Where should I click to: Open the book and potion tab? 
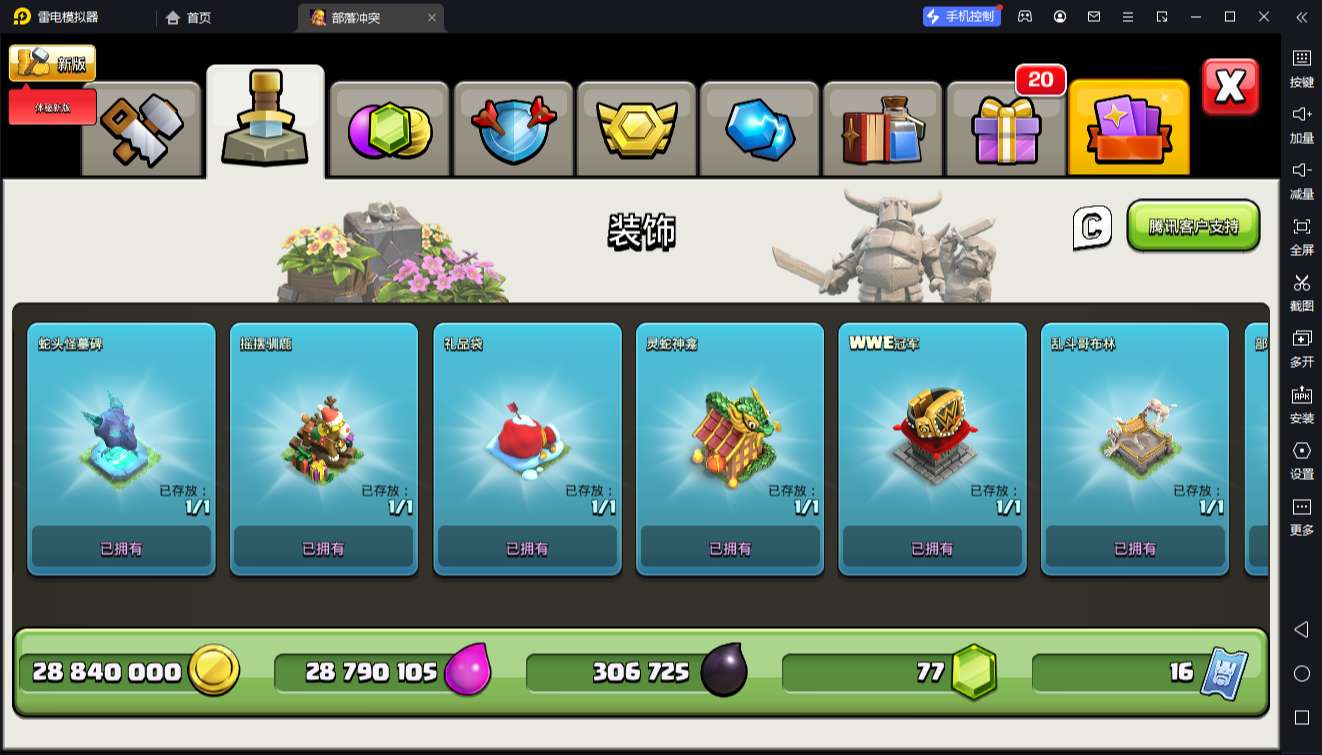pos(883,130)
